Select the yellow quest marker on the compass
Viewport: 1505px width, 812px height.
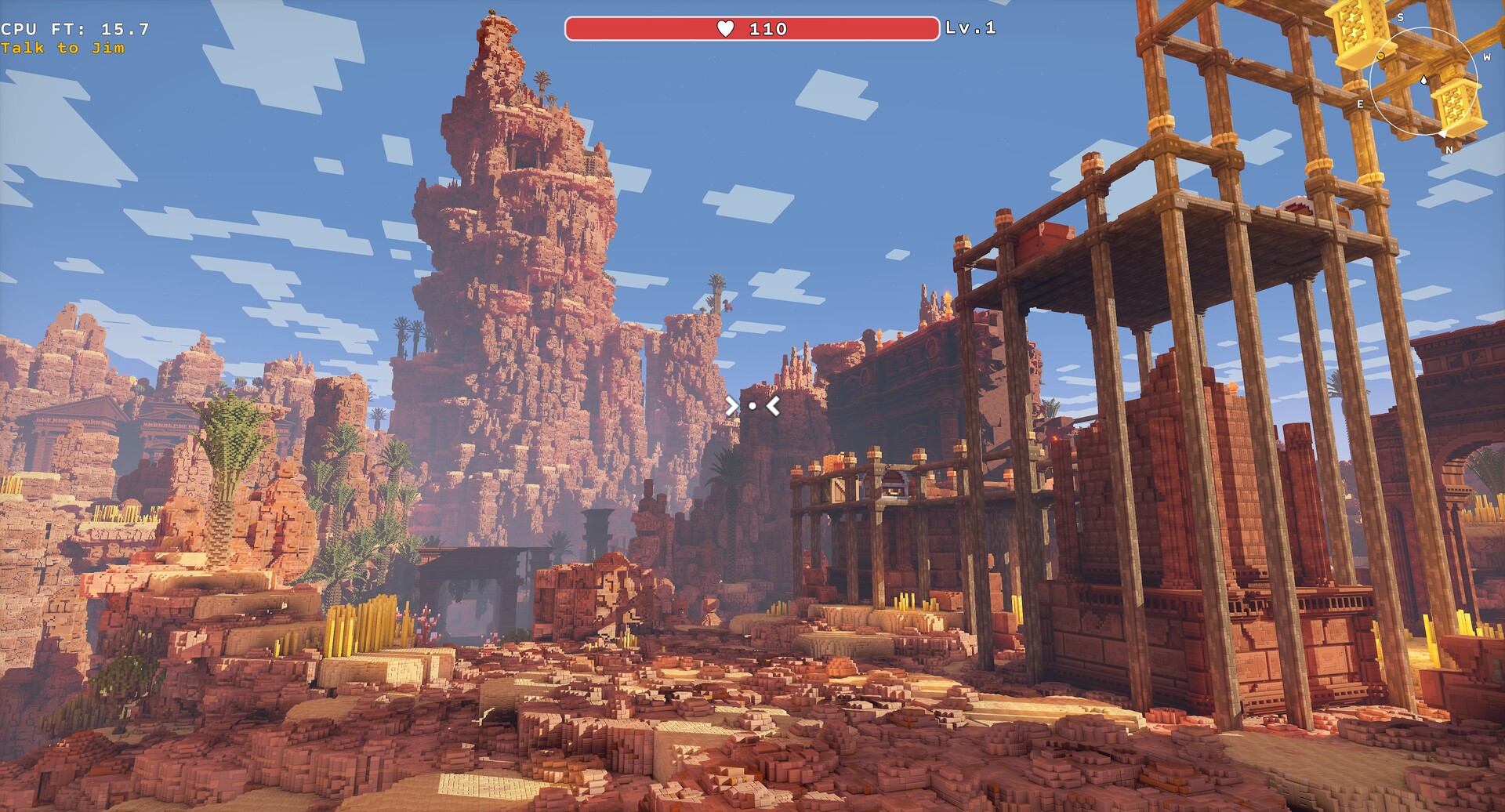click(x=1381, y=56)
